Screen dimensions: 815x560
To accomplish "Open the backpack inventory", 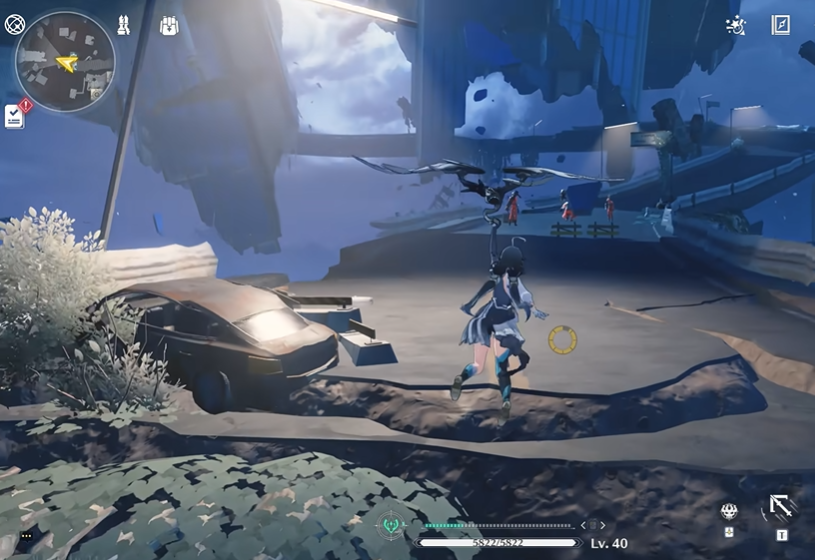I will [168, 26].
